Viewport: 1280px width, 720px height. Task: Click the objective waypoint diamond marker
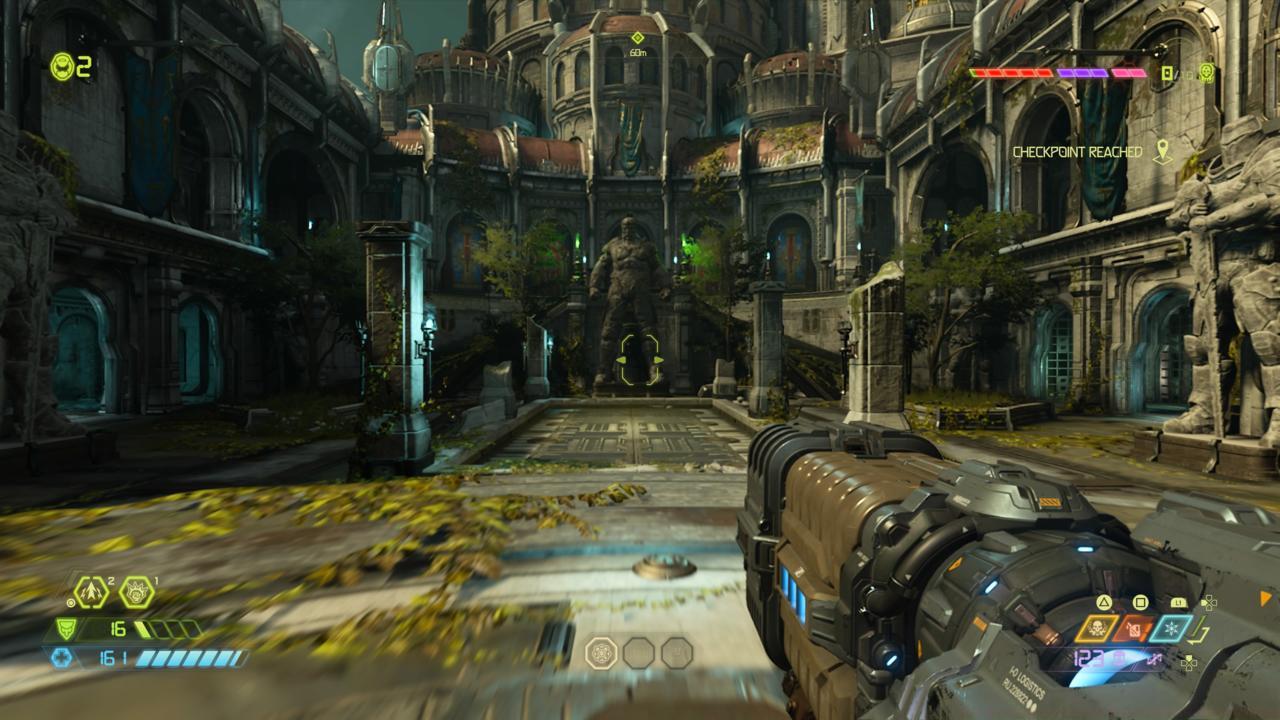637,38
